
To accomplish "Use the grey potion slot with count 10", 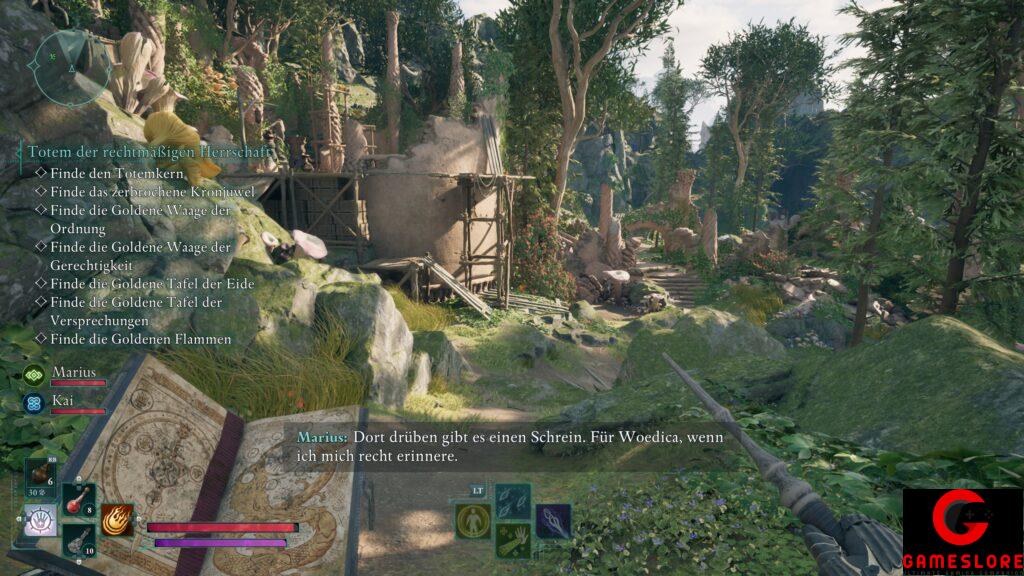I will (79, 538).
